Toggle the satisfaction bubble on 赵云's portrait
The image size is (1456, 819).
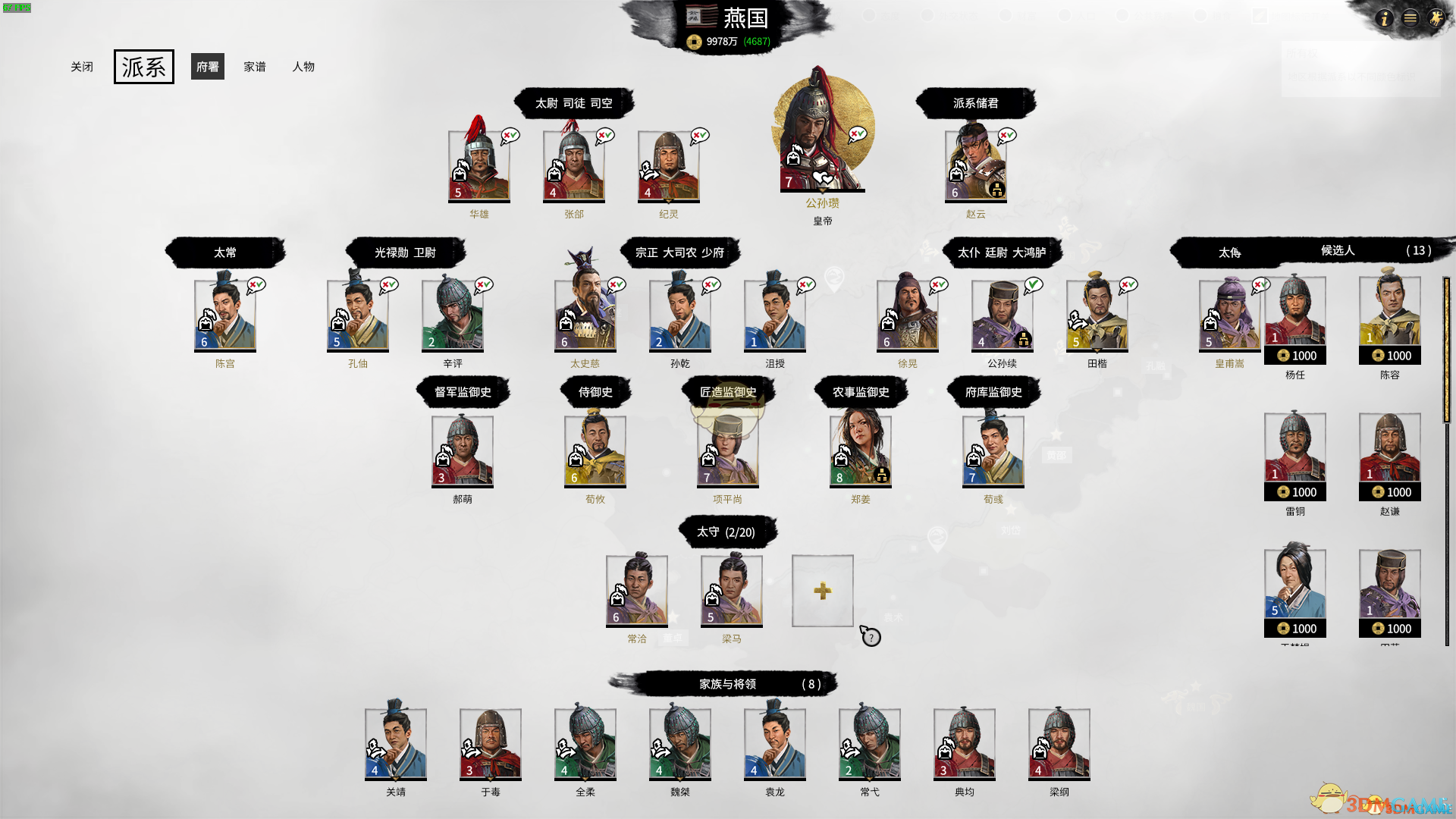point(1006,136)
